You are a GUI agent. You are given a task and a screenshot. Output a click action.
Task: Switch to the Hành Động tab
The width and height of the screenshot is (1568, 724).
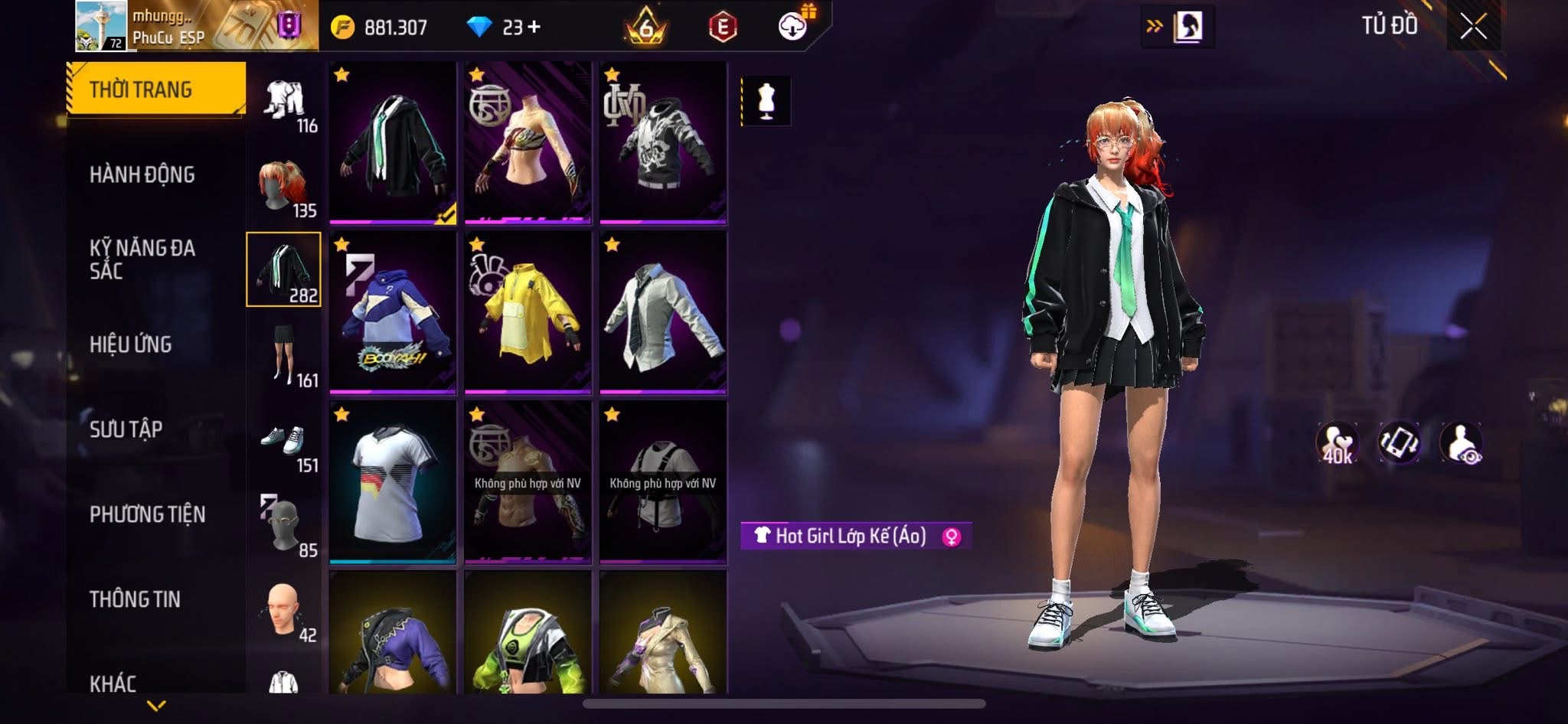(x=142, y=174)
